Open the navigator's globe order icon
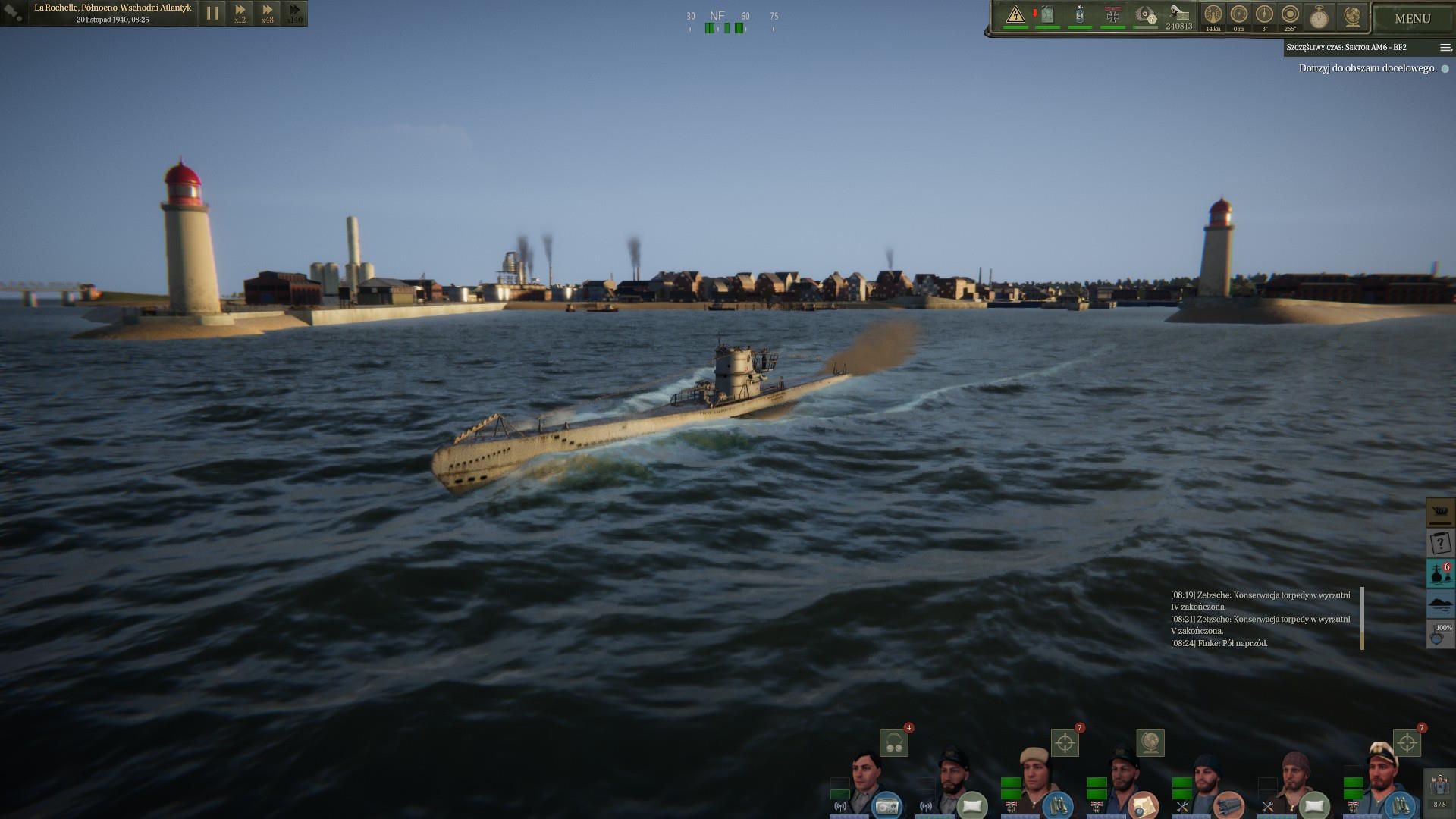The image size is (1456, 819). 1150,743
